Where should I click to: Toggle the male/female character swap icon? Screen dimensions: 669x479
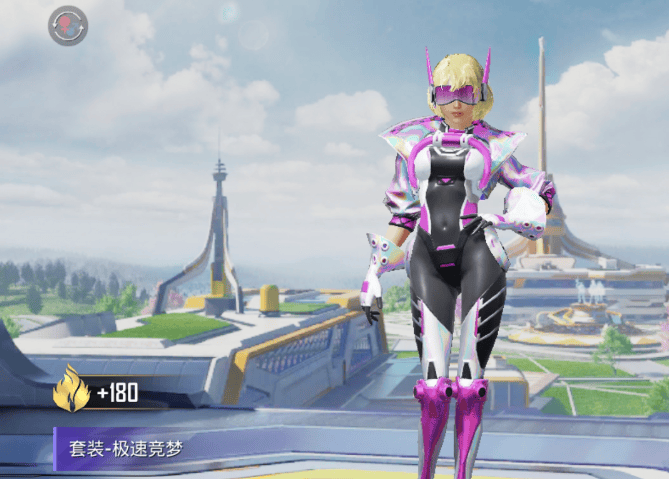(x=68, y=25)
